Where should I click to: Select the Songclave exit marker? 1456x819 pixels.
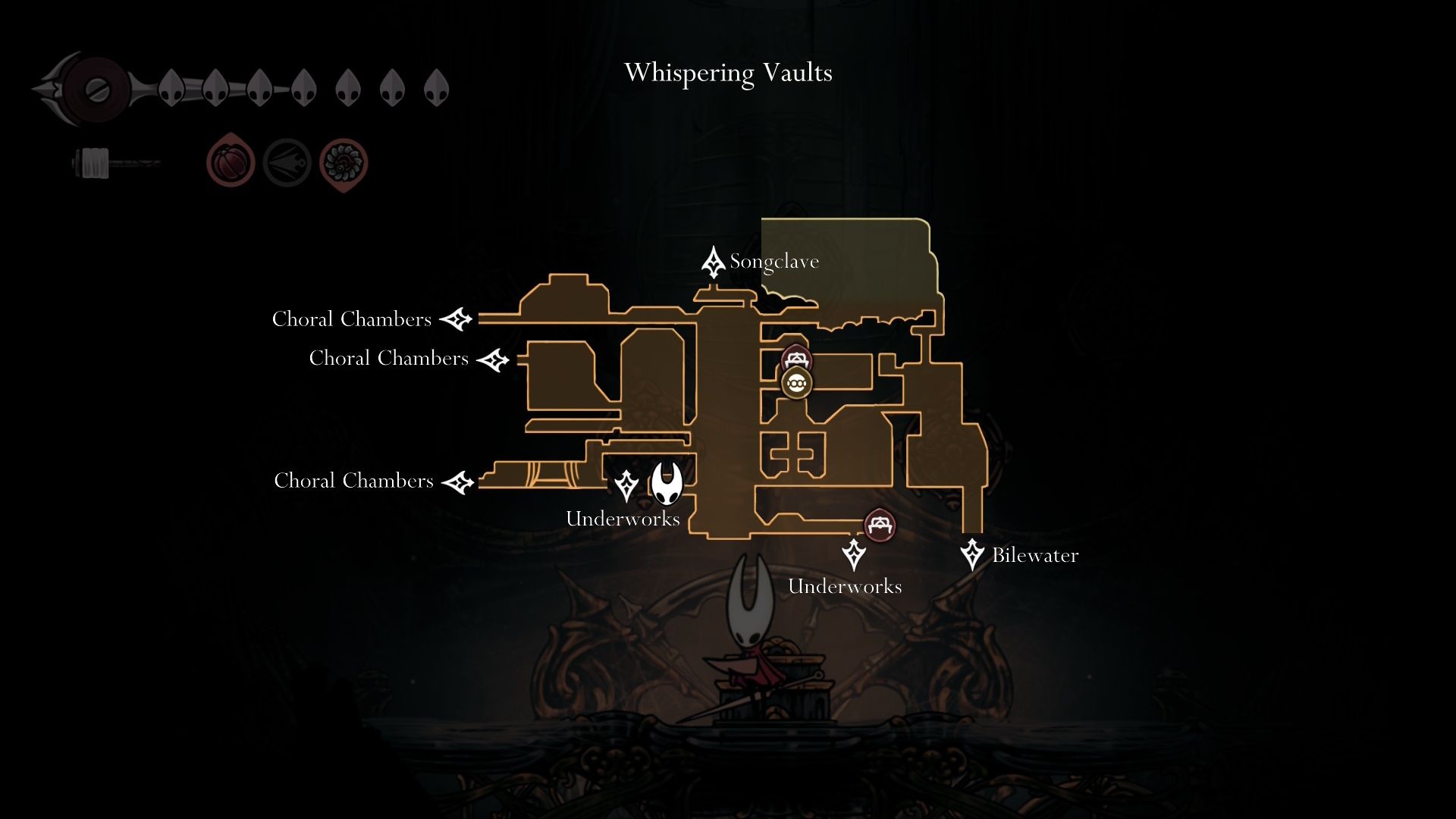point(713,262)
